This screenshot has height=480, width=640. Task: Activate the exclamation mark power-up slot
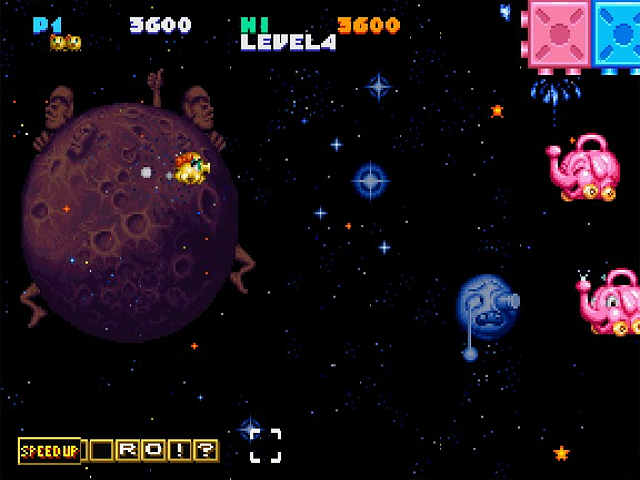(180, 451)
